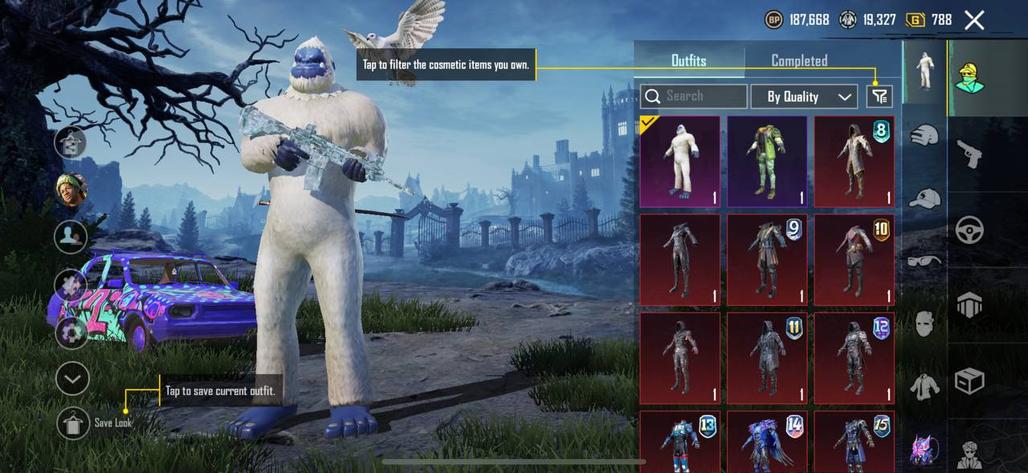The image size is (1028, 473).
Task: Open the steering wheel vehicle section
Action: 969,229
